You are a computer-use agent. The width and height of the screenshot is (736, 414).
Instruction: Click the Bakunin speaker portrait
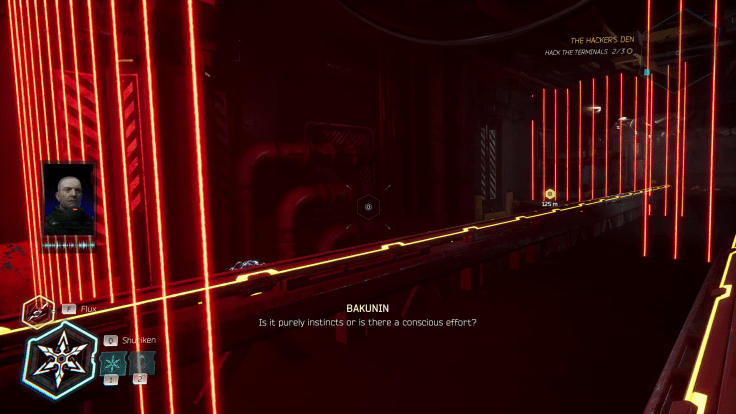click(x=69, y=200)
